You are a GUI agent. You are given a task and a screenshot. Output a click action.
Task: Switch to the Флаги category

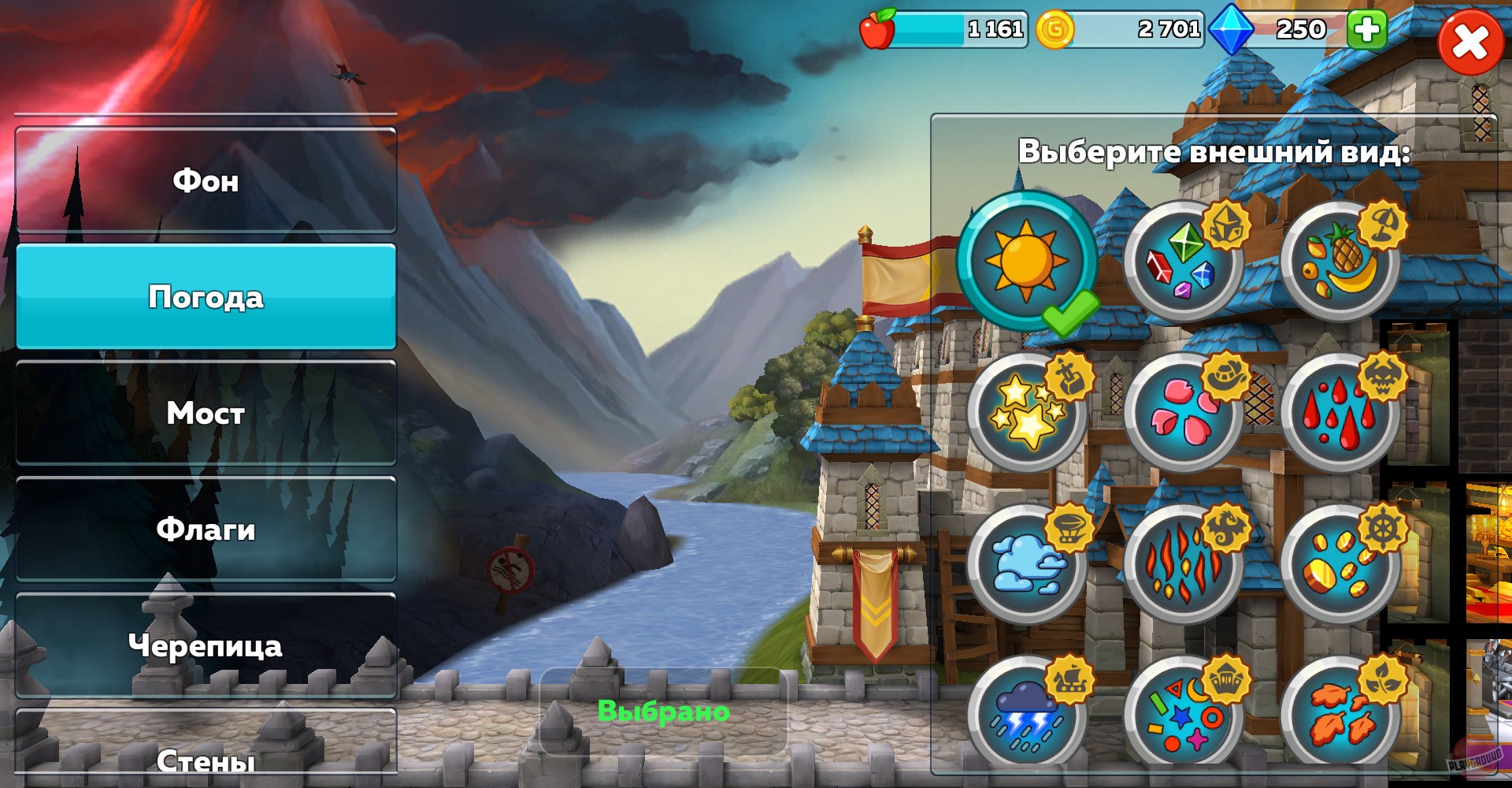tap(206, 530)
